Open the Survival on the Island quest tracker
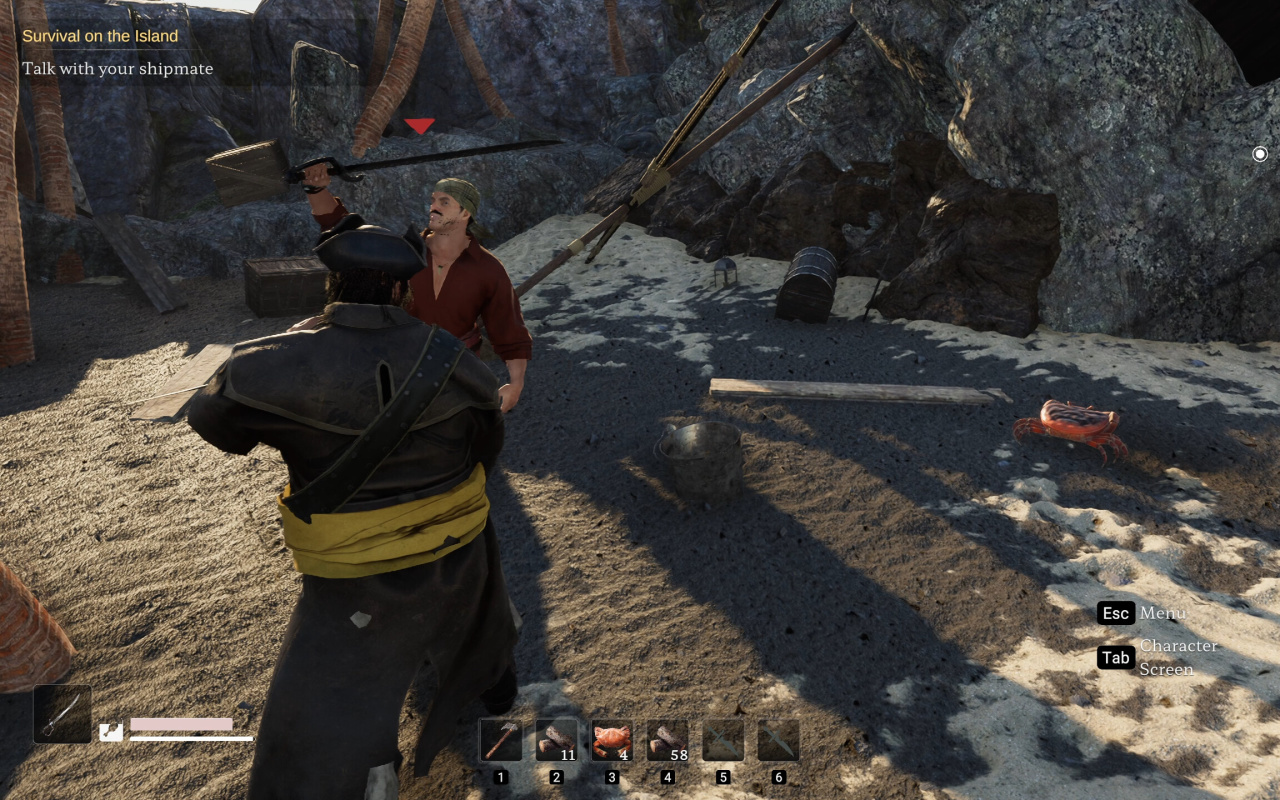This screenshot has width=1280, height=800. [100, 36]
